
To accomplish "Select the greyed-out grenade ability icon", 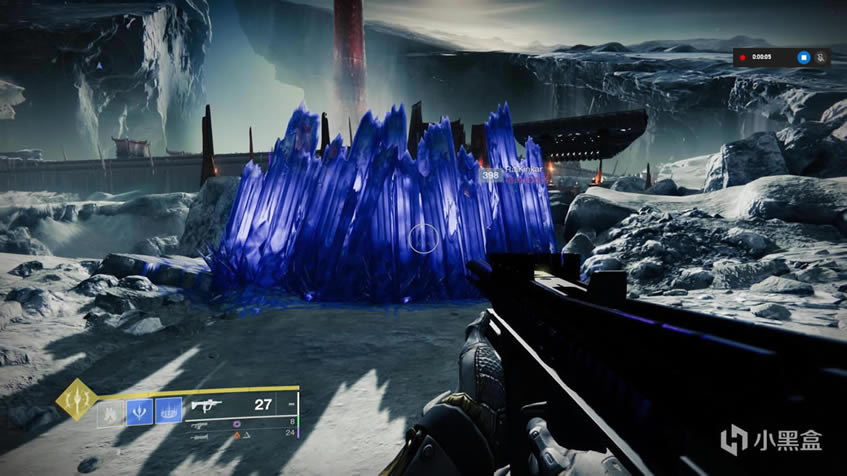I will 110,411.
